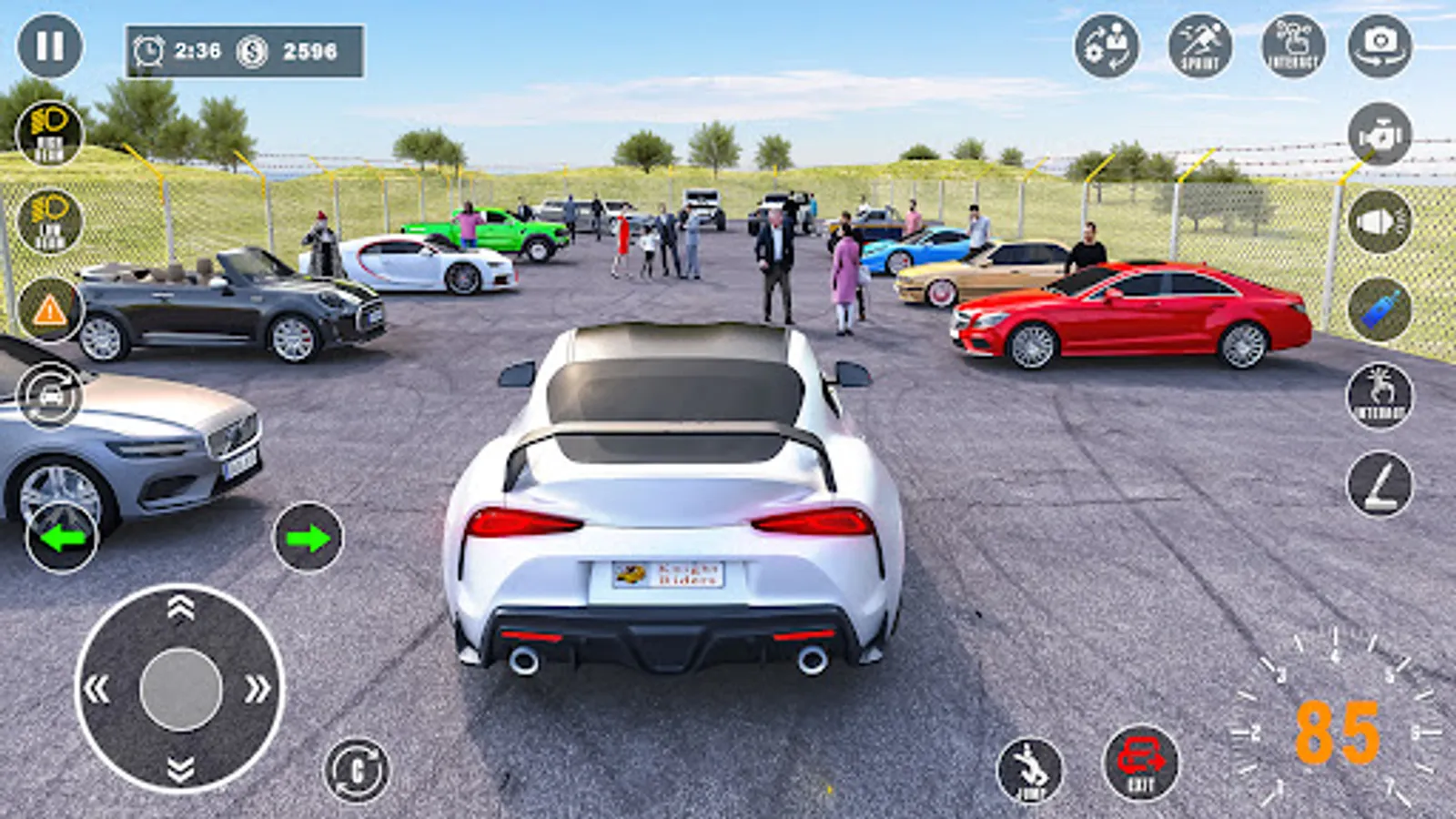Activate the hazard warning triangle
The width and height of the screenshot is (1456, 819).
point(50,310)
